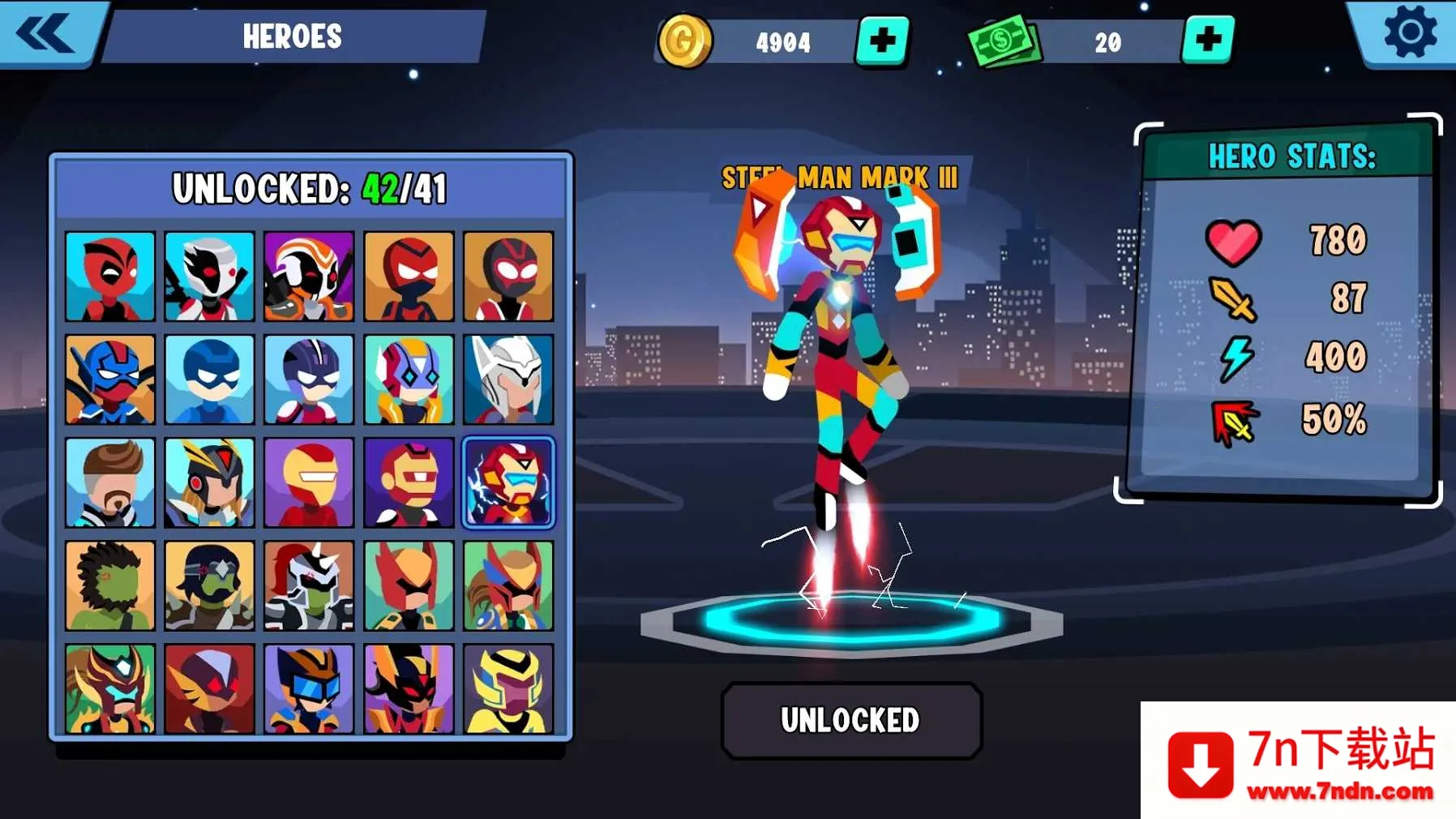Select the dark hooded hero on red background

[209, 689]
